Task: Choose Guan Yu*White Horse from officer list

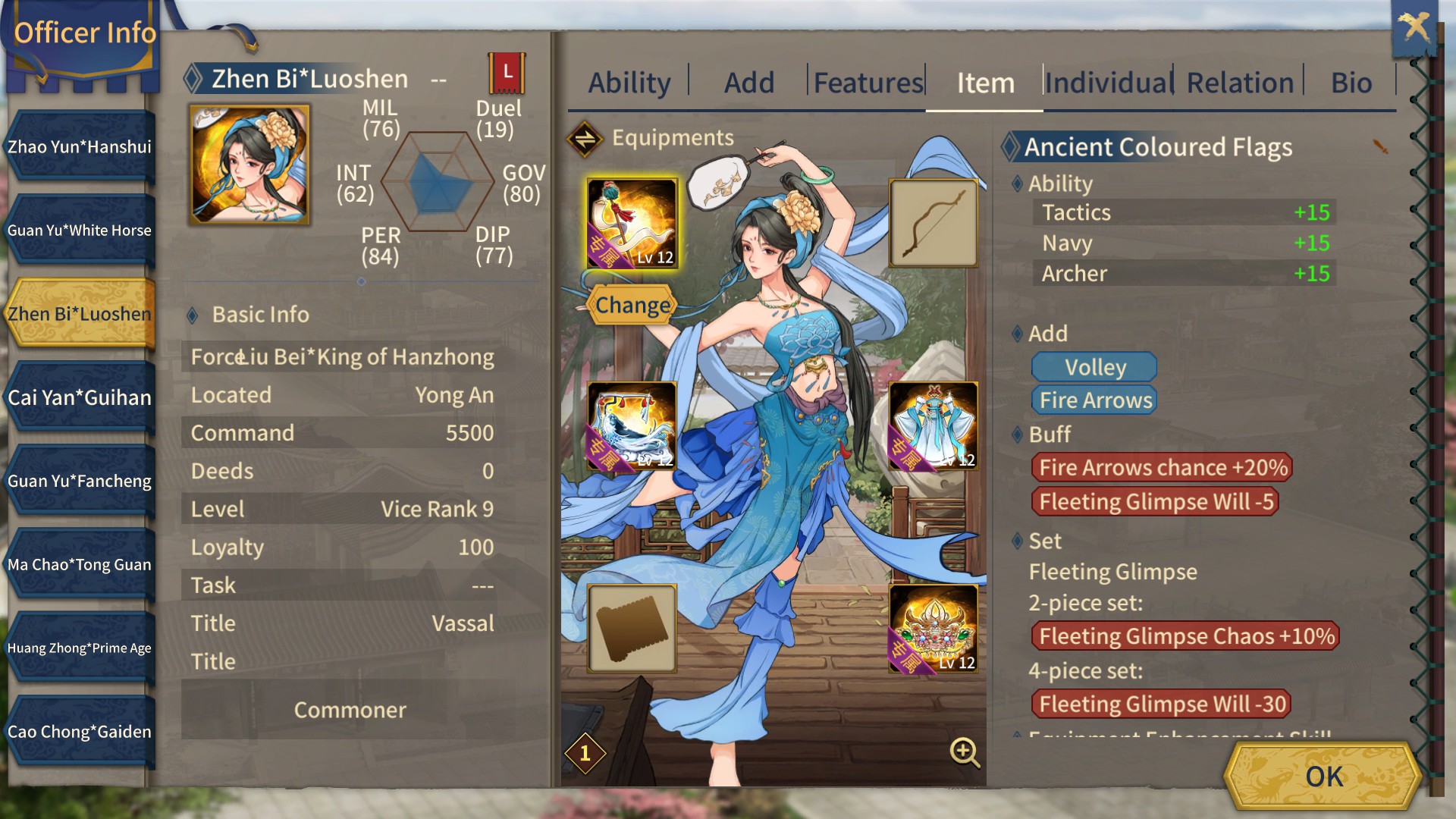Action: point(80,231)
